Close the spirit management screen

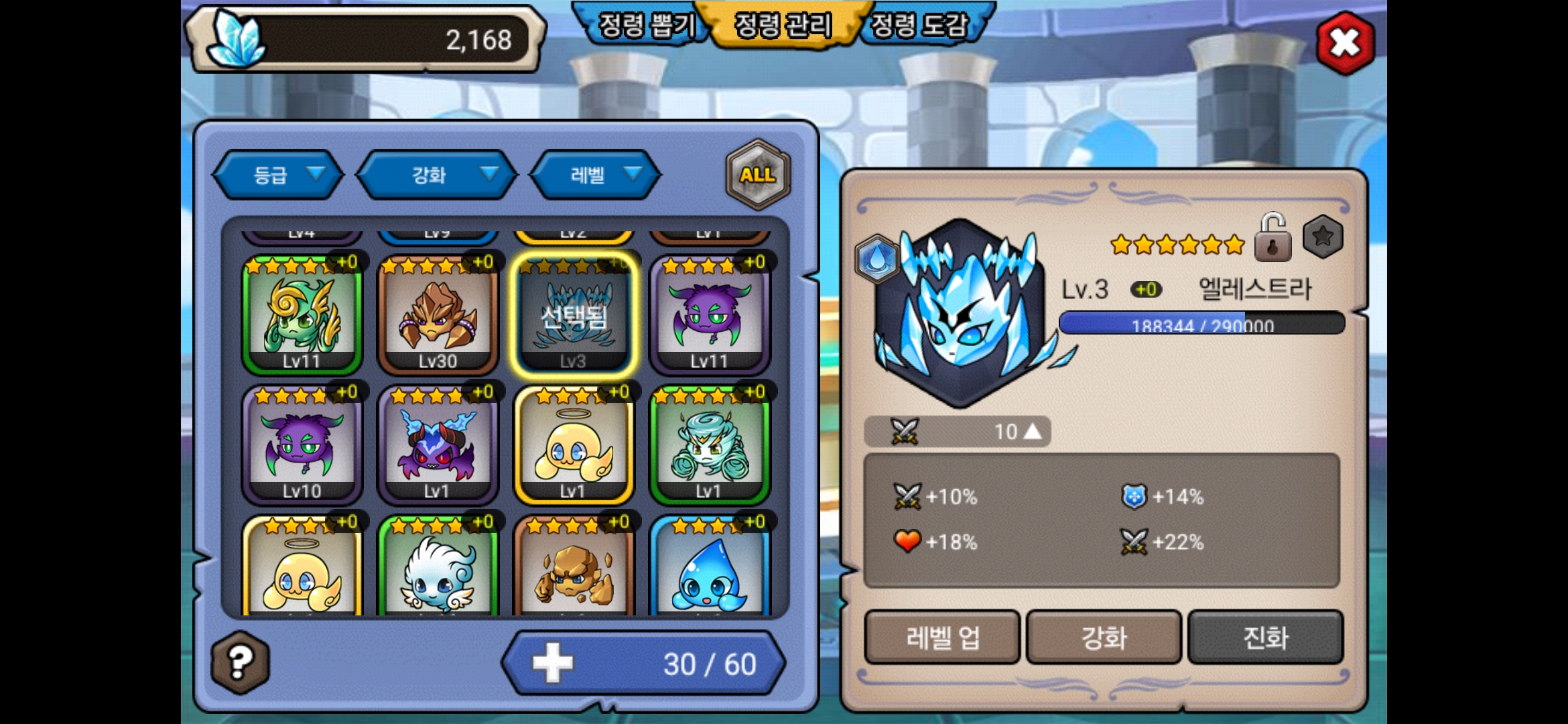[x=1344, y=43]
